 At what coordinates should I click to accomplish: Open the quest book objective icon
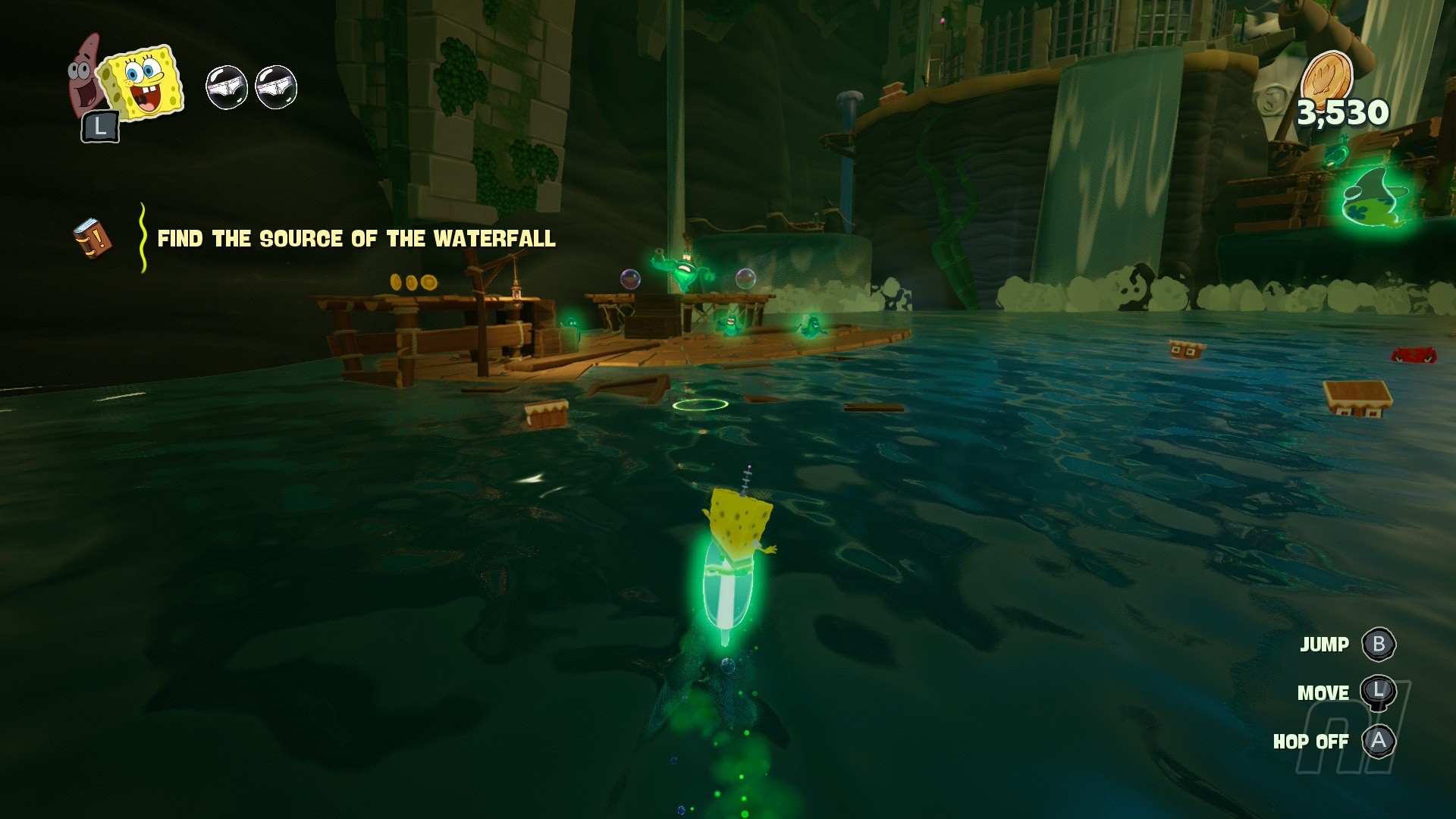(93, 238)
